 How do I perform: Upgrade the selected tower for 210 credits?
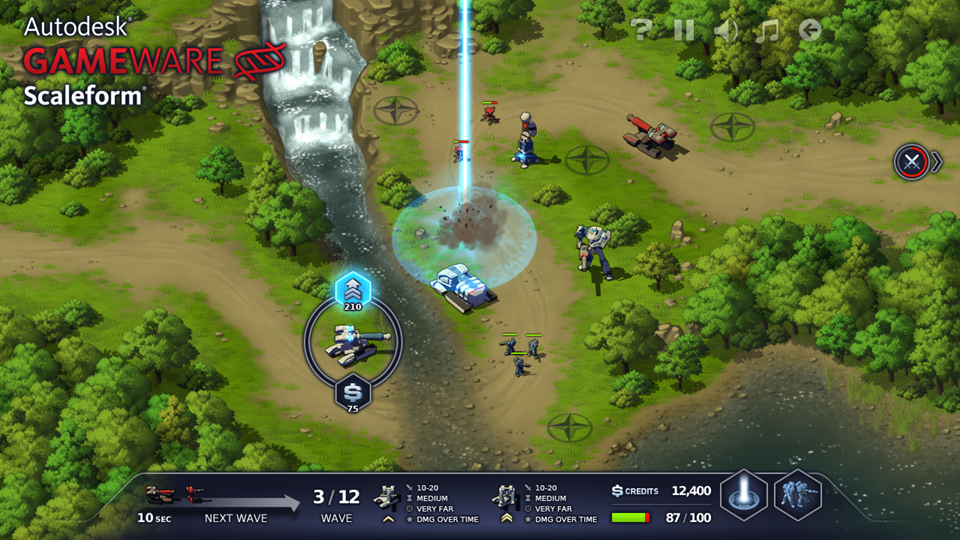pyautogui.click(x=352, y=292)
